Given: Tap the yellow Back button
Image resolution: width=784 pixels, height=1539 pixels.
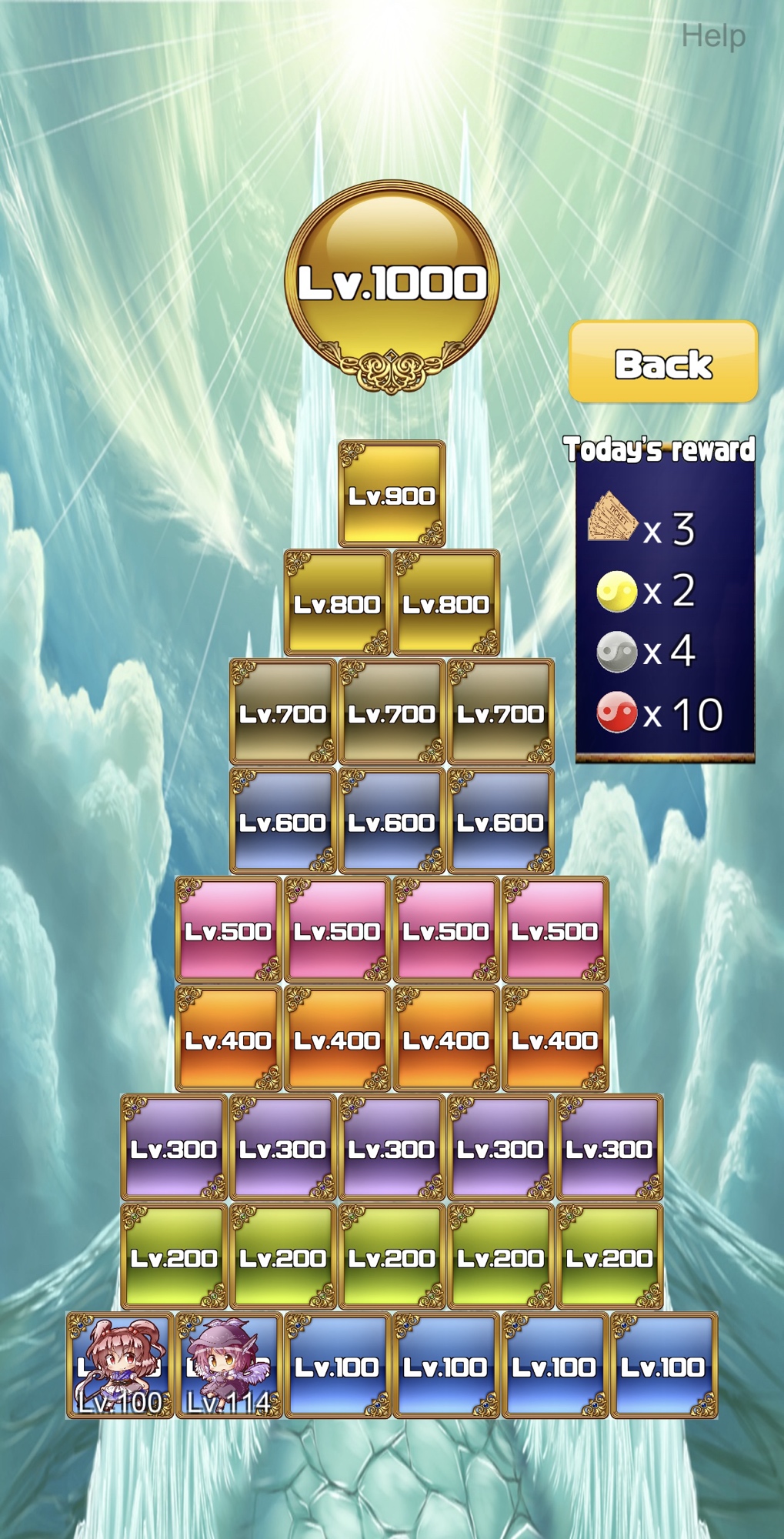Looking at the screenshot, I should pos(663,362).
